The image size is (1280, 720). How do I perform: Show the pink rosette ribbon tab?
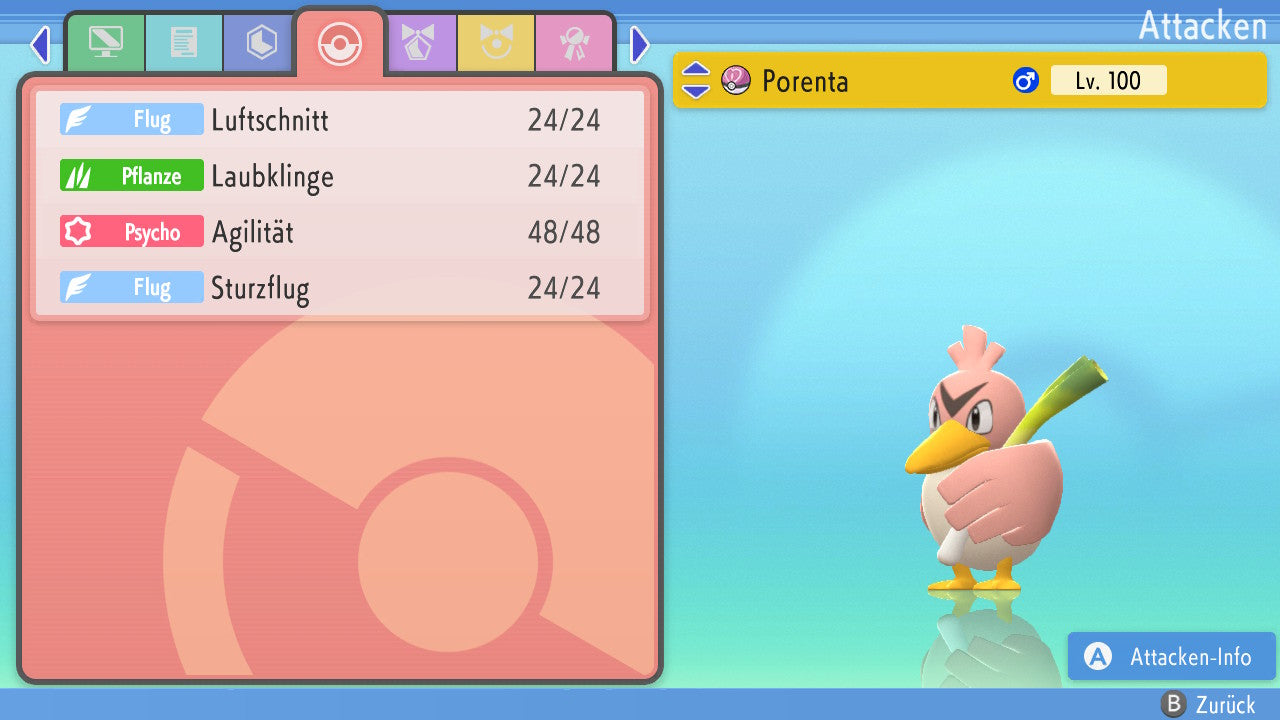tap(574, 42)
